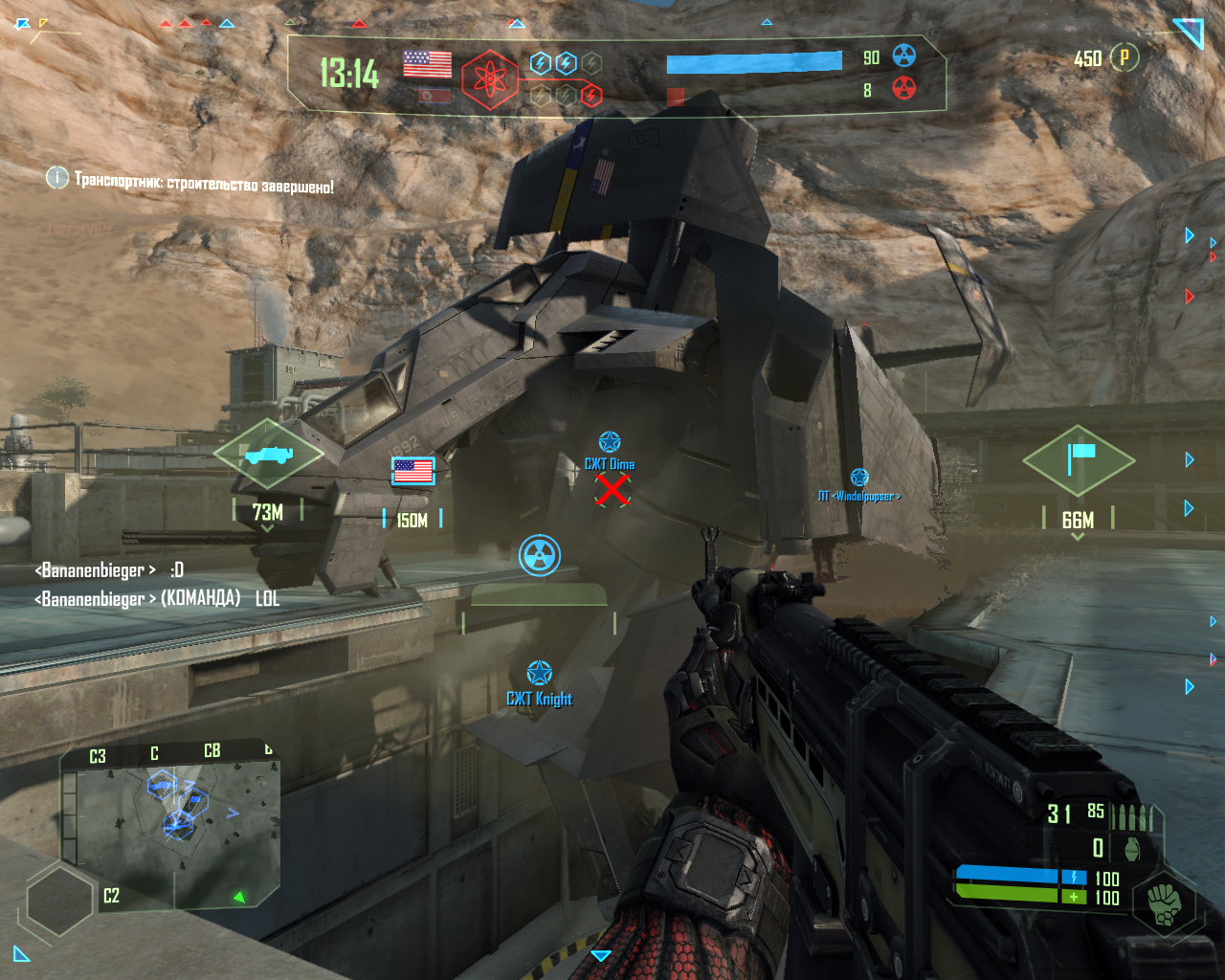The image size is (1225, 980).
Task: Select the teammate marker labeled Dima
Action: pos(610,443)
